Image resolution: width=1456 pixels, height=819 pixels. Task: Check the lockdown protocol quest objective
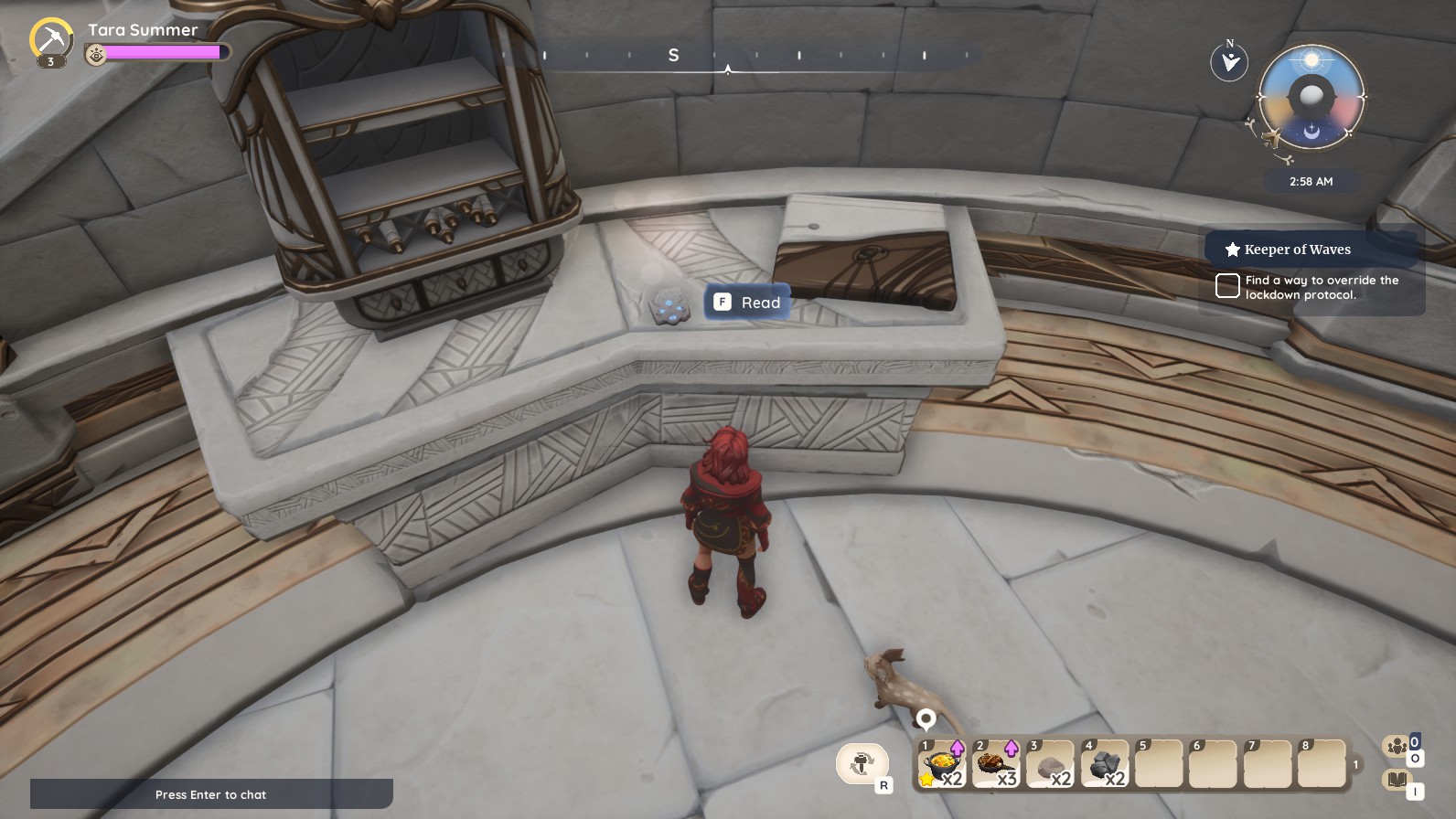[1227, 285]
